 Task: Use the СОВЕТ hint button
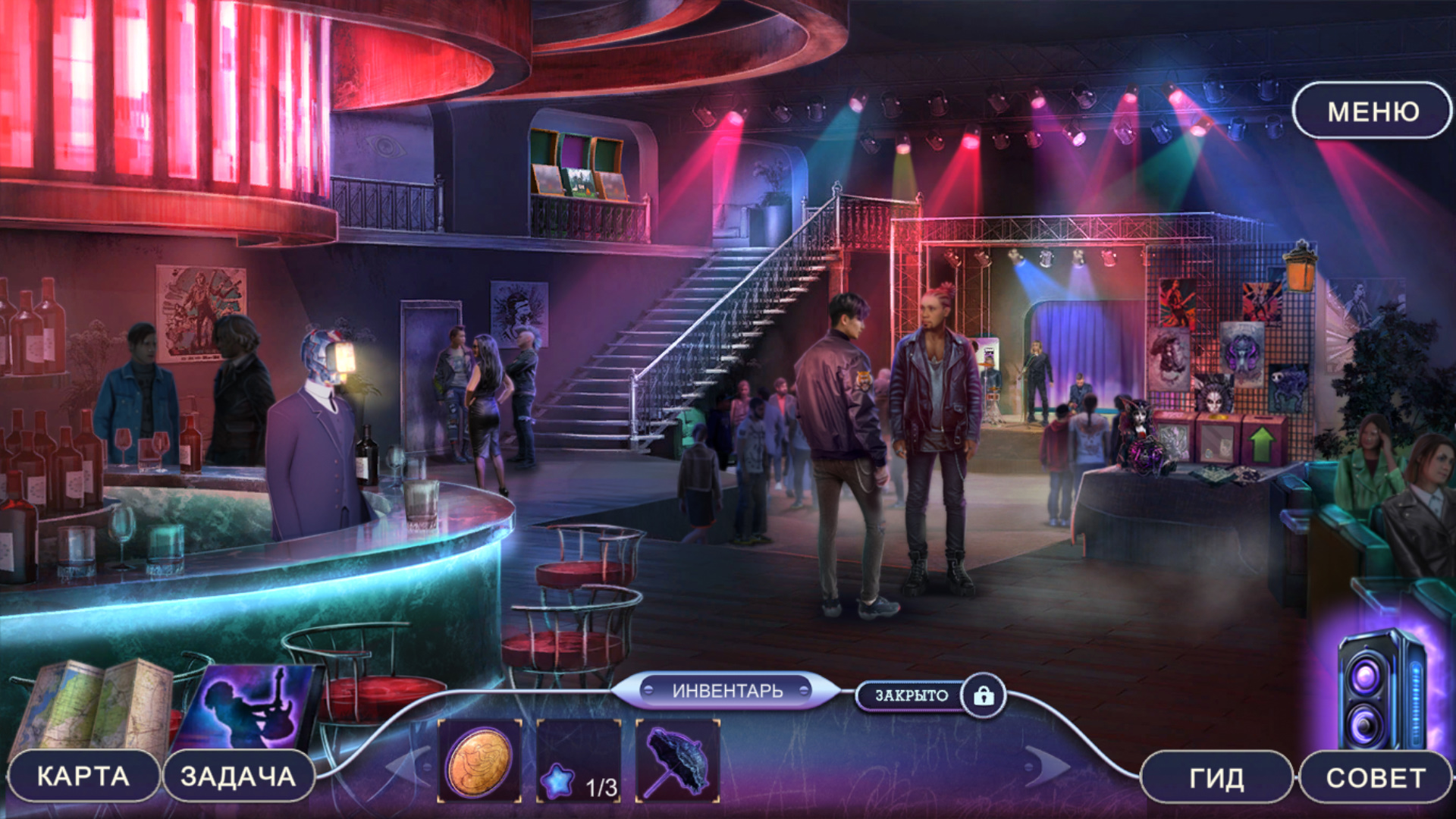[x=1376, y=778]
